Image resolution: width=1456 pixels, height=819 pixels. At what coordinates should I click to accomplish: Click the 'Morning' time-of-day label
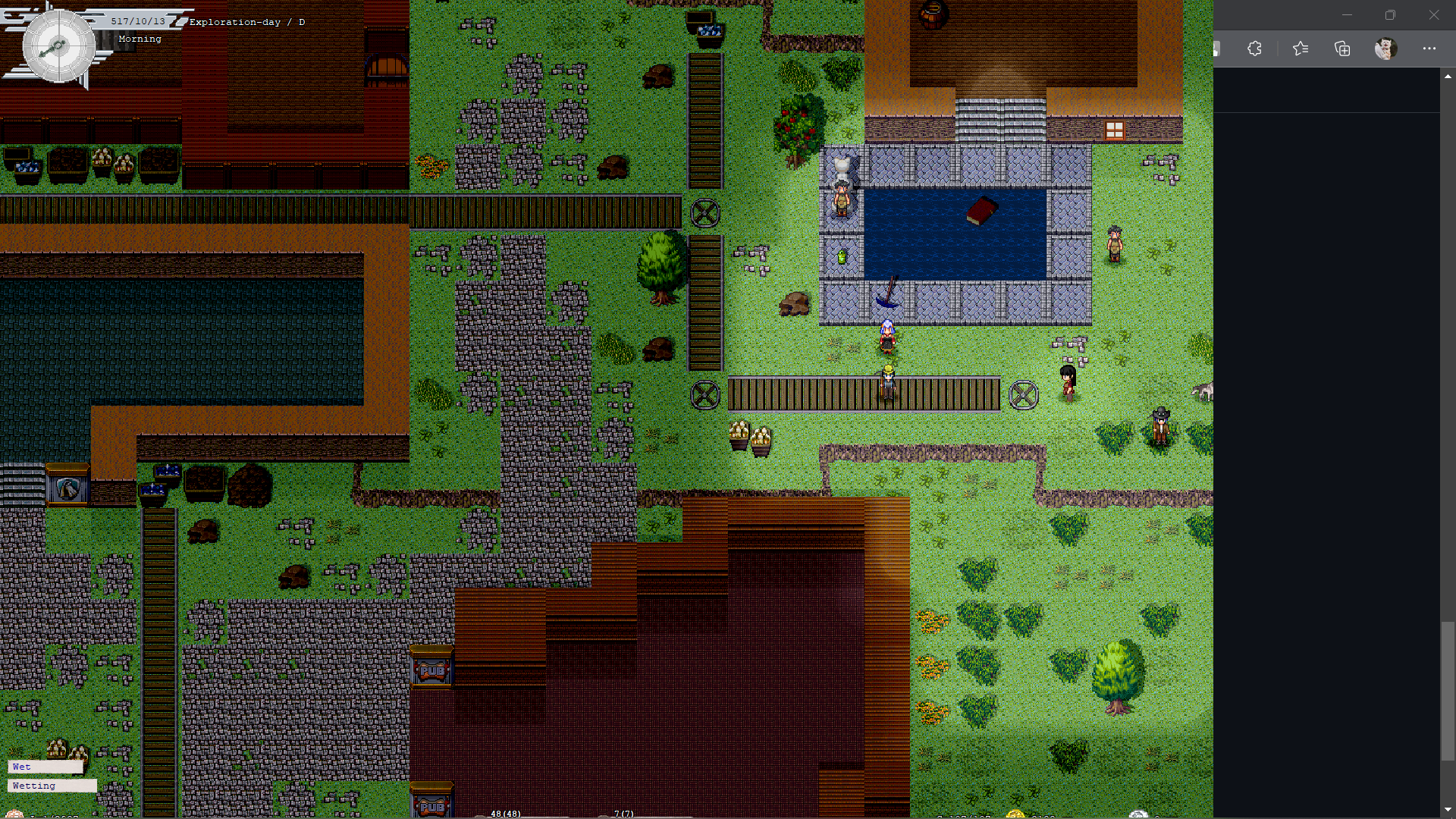point(140,38)
